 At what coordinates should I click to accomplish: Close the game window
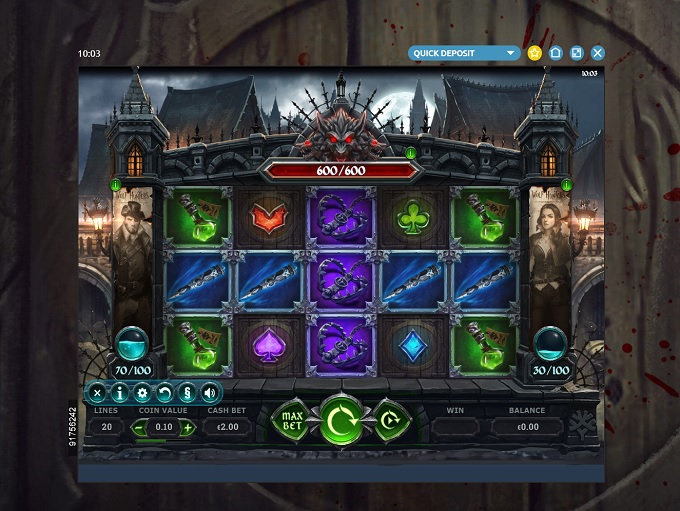[598, 53]
